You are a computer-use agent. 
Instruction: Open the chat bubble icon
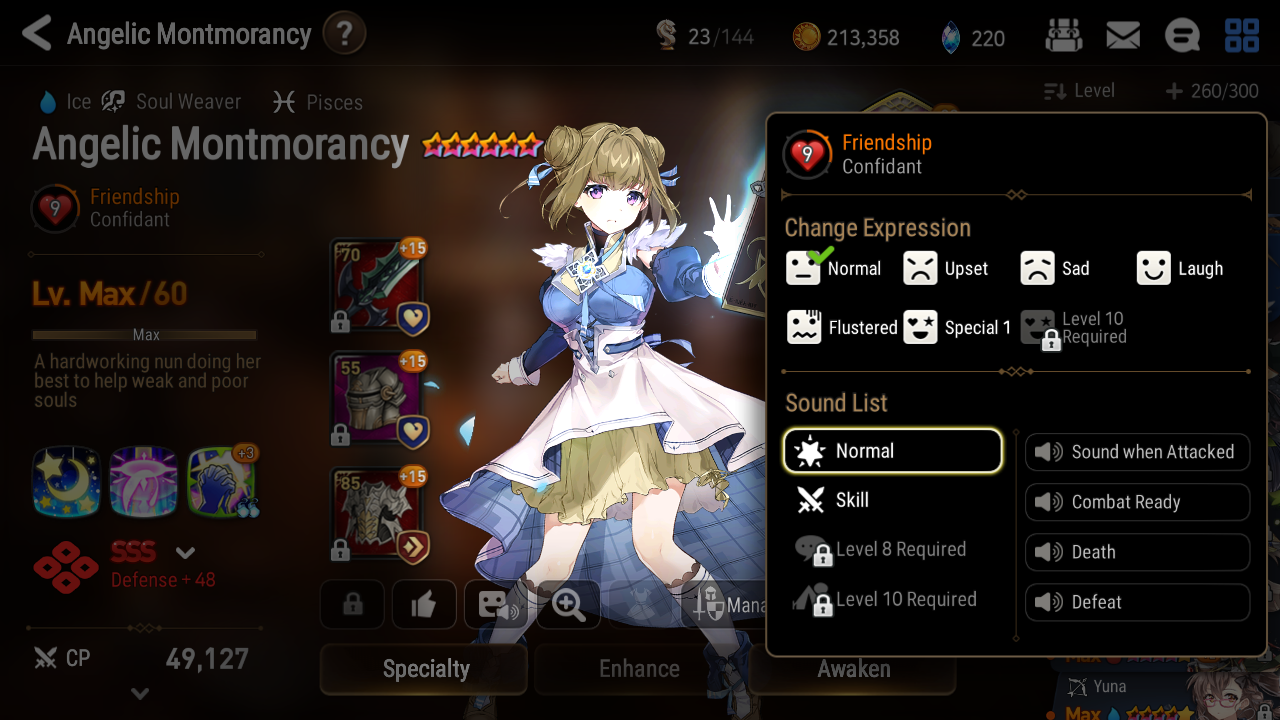click(1182, 34)
